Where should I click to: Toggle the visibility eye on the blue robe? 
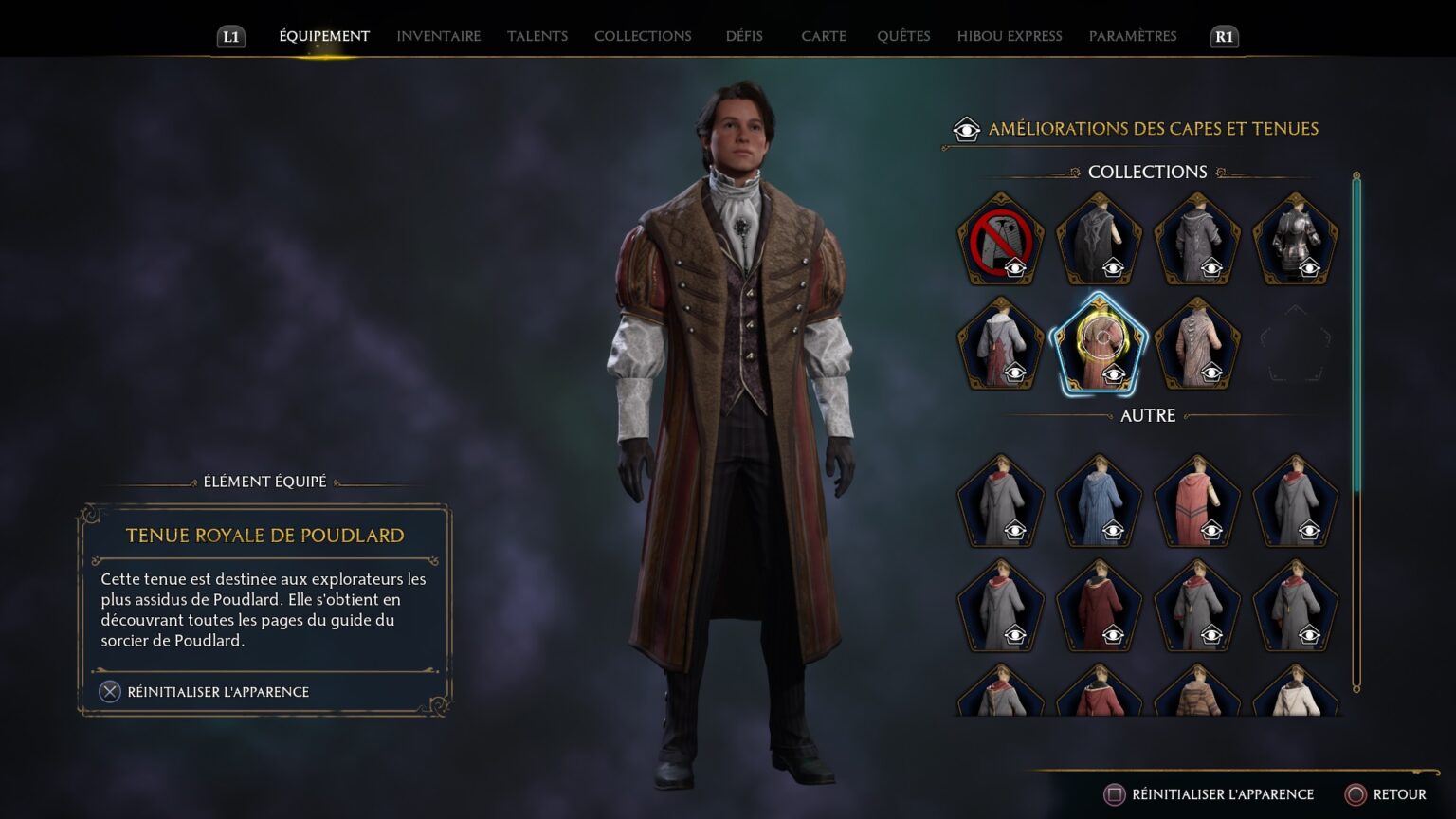point(1116,528)
